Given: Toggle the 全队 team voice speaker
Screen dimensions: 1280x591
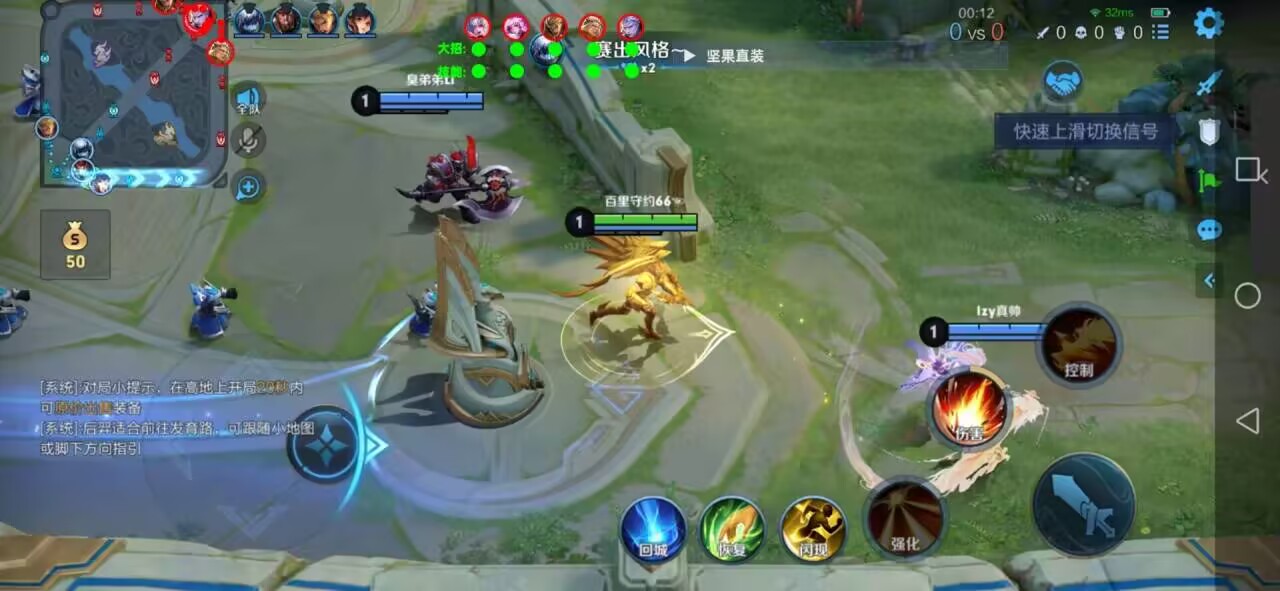Looking at the screenshot, I should pos(248,99).
